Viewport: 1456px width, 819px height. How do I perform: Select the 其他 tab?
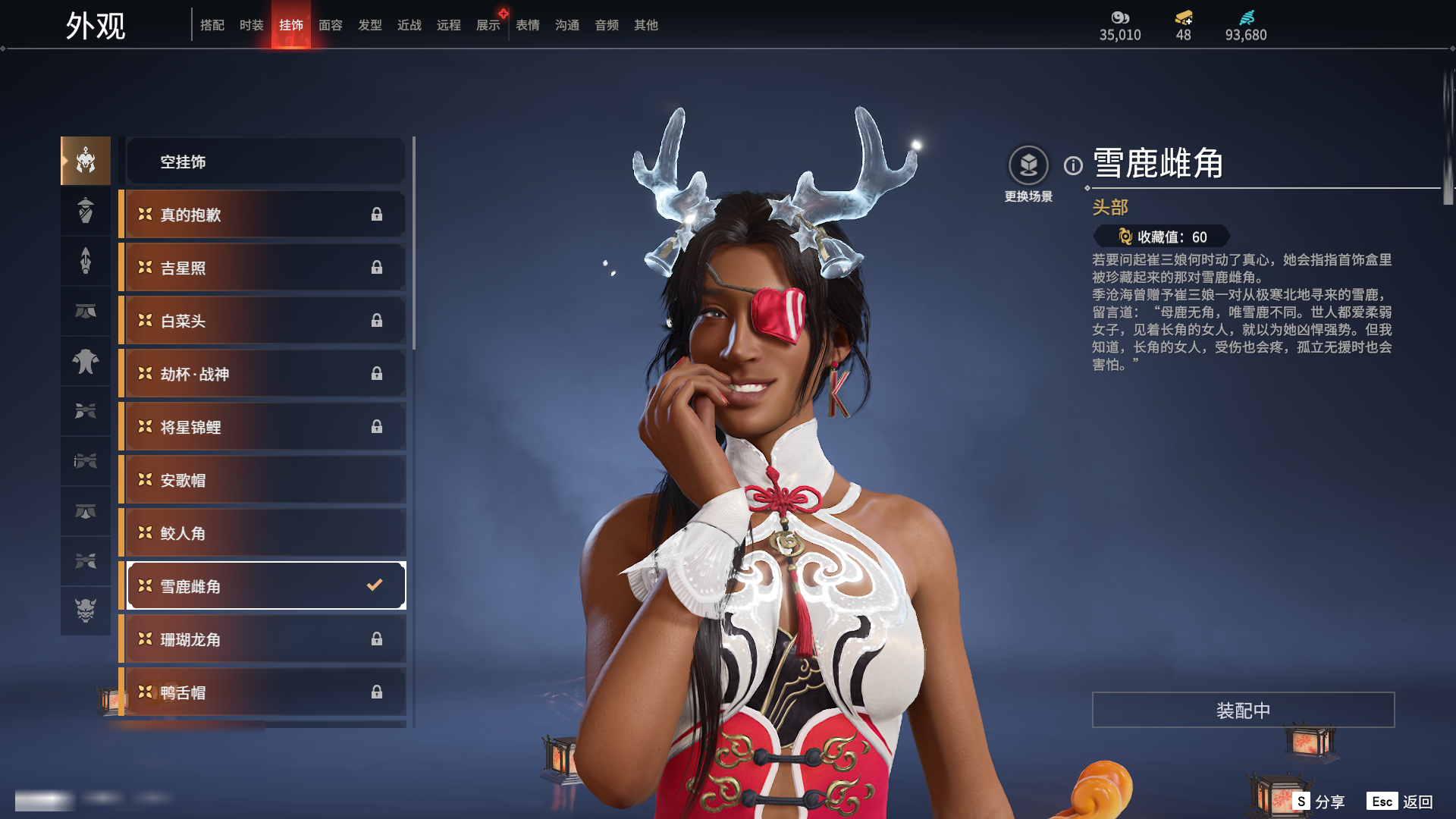click(x=646, y=25)
